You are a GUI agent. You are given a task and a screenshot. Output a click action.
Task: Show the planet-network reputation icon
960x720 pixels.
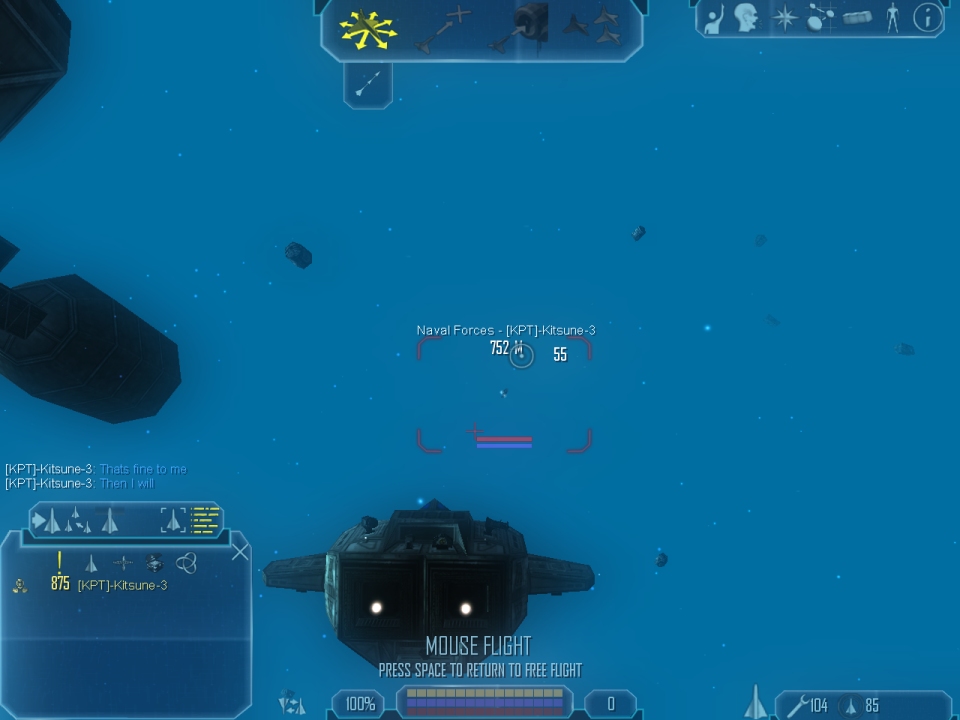820,19
